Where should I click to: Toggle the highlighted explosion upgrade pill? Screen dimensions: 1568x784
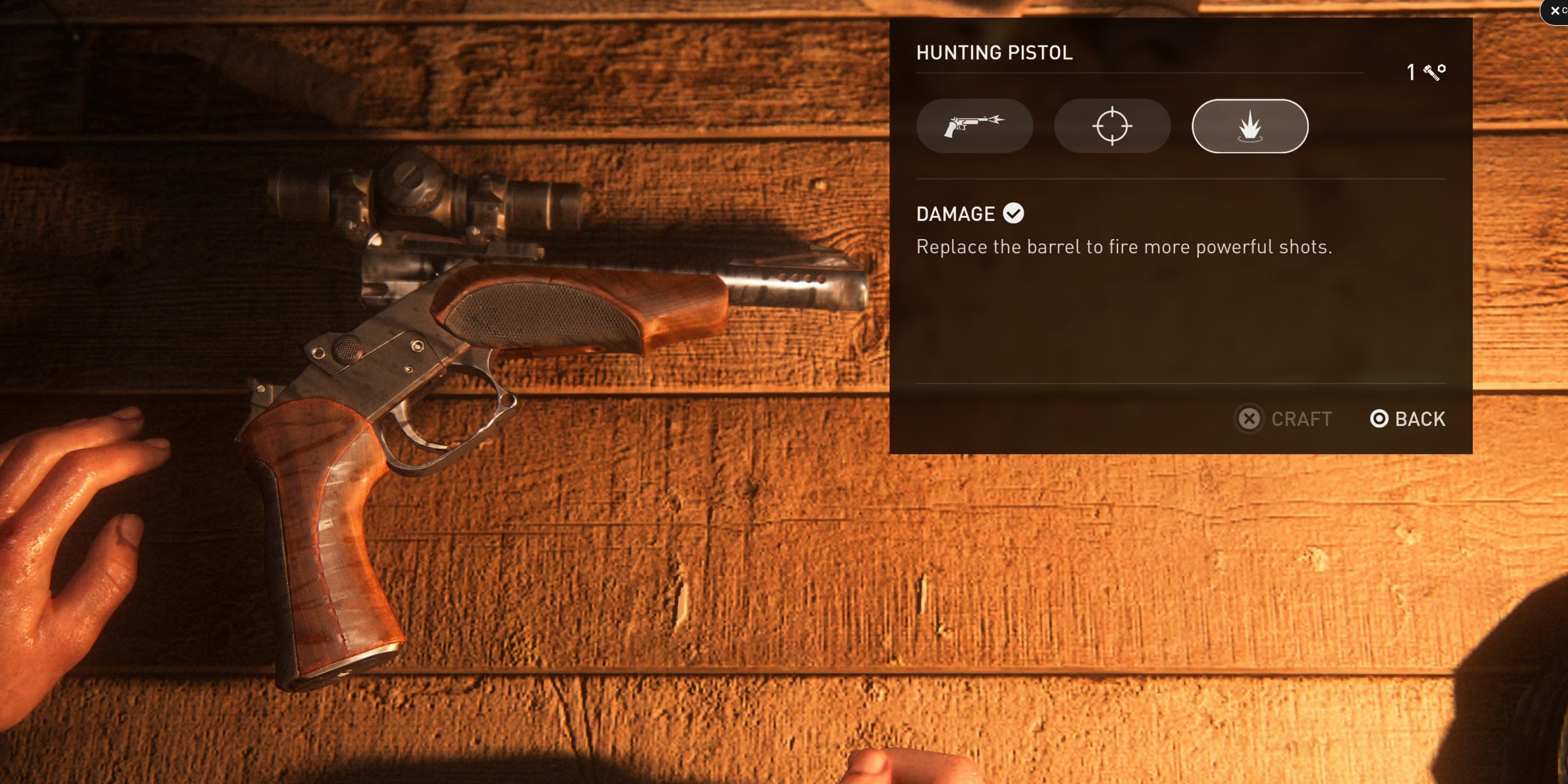coord(1248,125)
